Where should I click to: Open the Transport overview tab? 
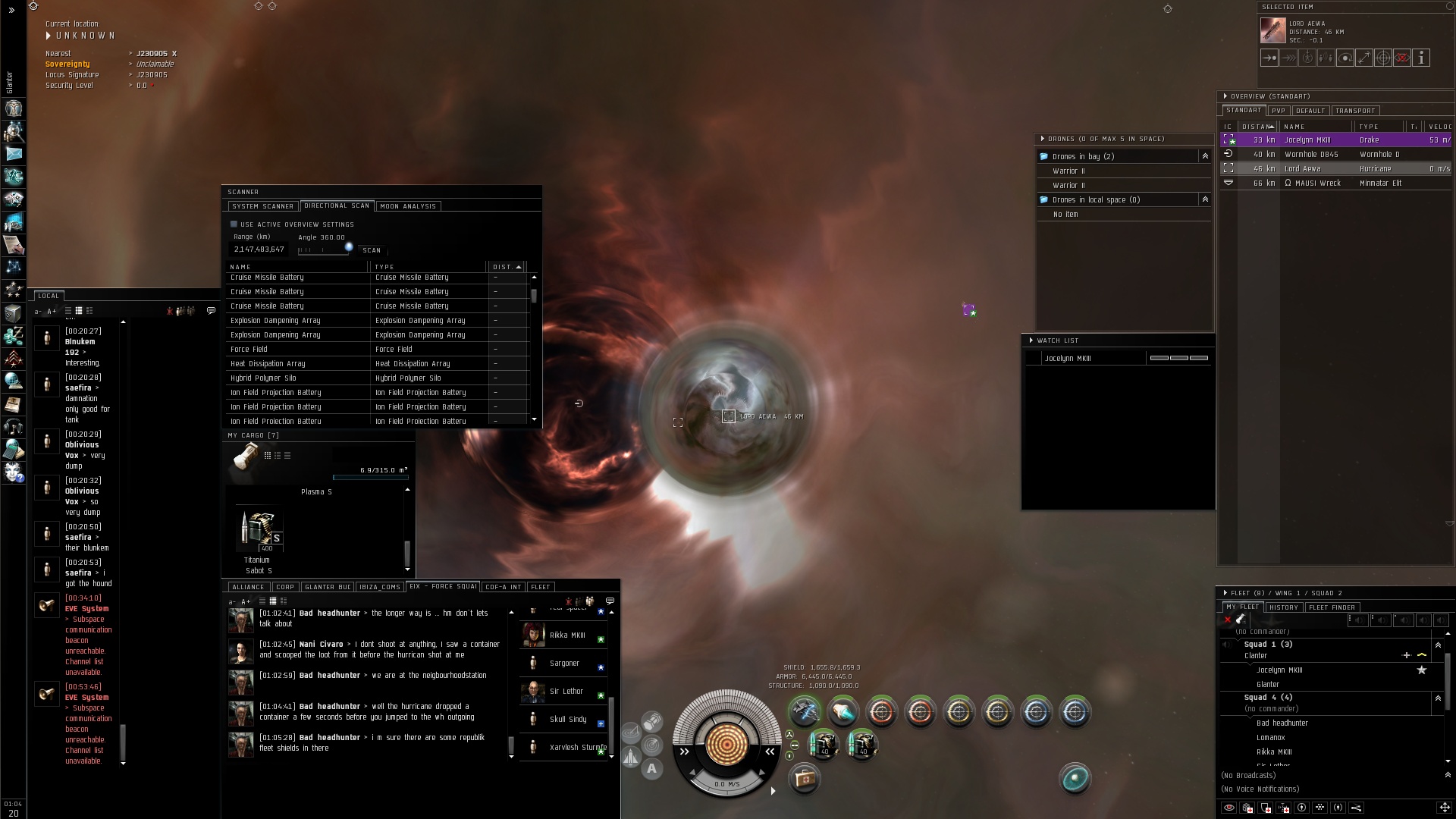tap(1355, 111)
